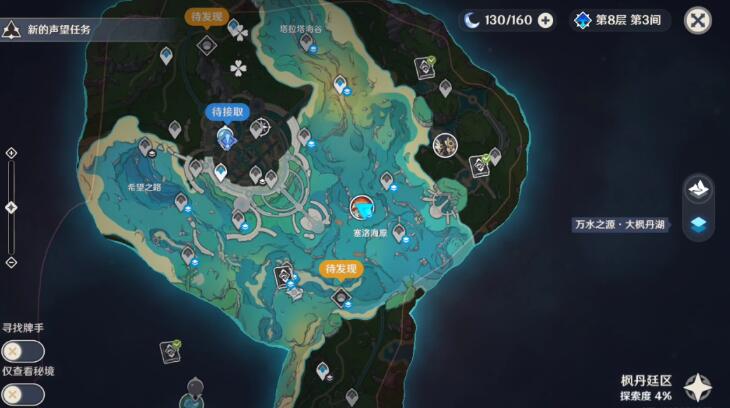Toggle the 寻找牌手 switch
Image resolution: width=730 pixels, height=408 pixels.
(23, 351)
